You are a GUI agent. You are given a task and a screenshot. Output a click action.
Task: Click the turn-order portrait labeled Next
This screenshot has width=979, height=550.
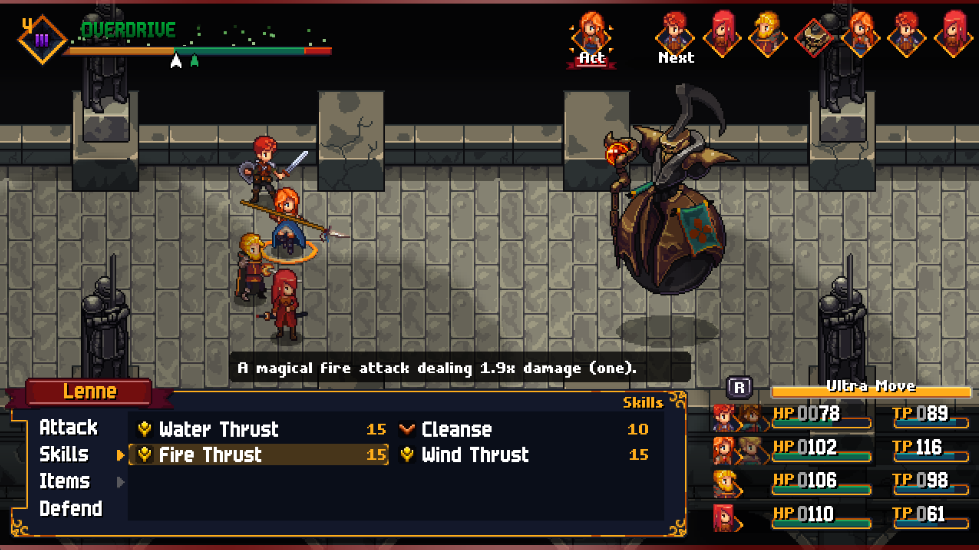[x=676, y=34]
